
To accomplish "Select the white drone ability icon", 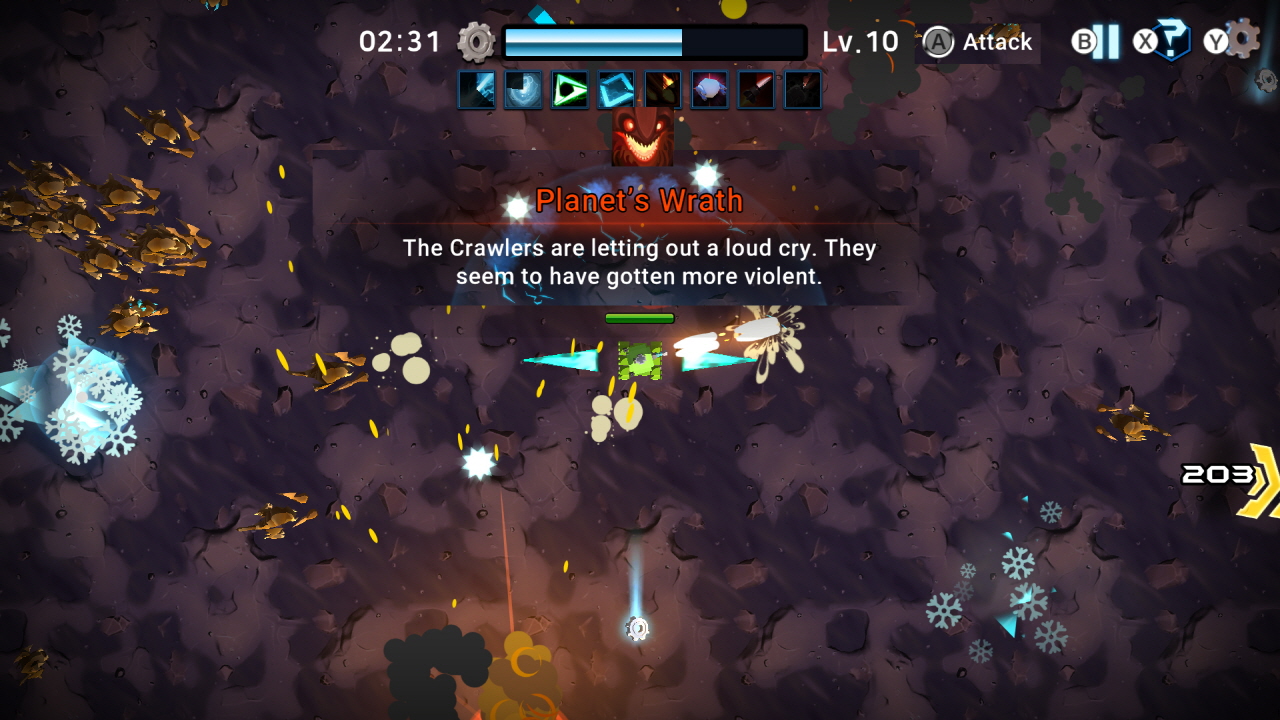I will point(710,89).
